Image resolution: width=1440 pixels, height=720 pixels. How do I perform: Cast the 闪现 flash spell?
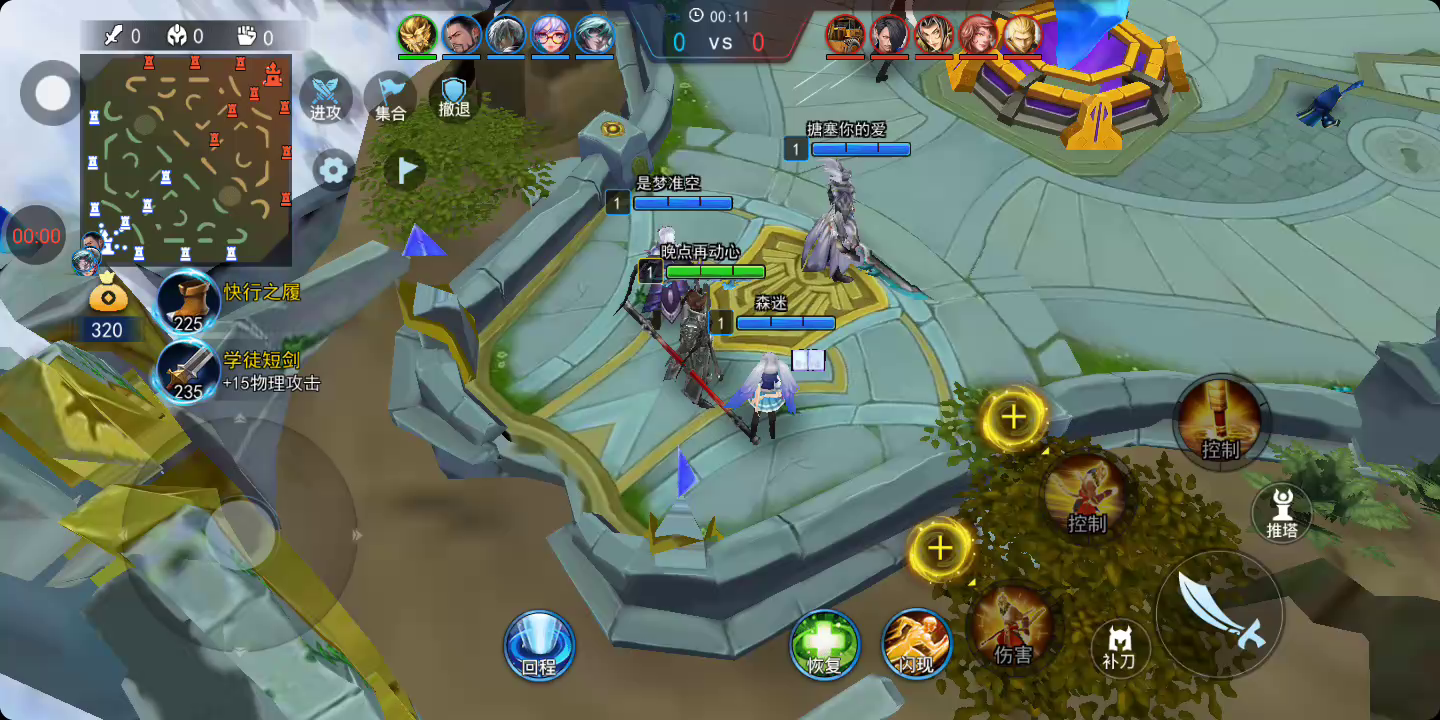[x=916, y=644]
